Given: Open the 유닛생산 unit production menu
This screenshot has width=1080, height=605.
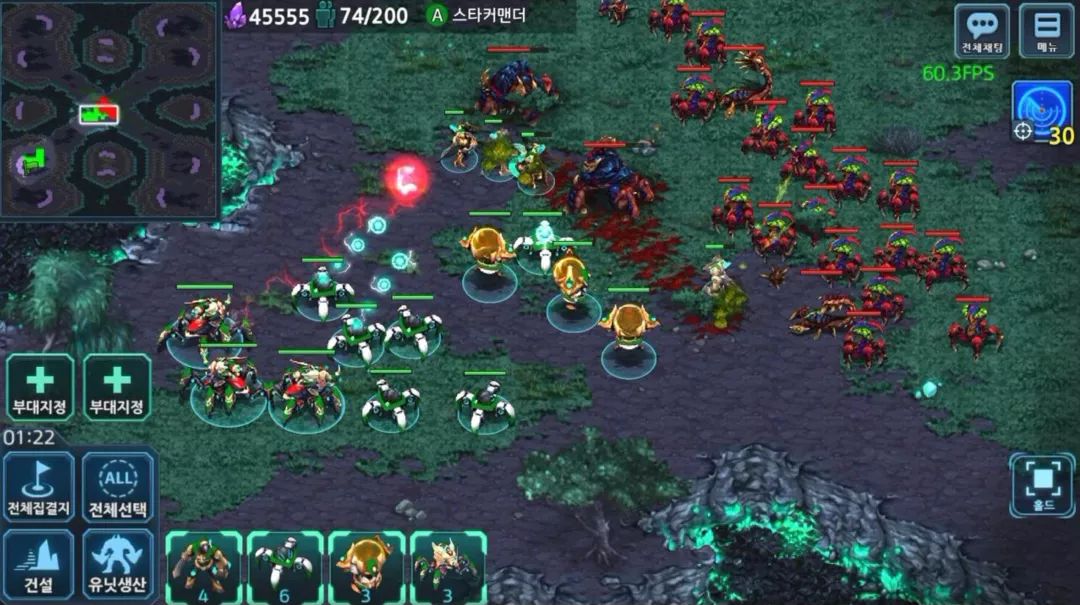Looking at the screenshot, I should point(118,564).
